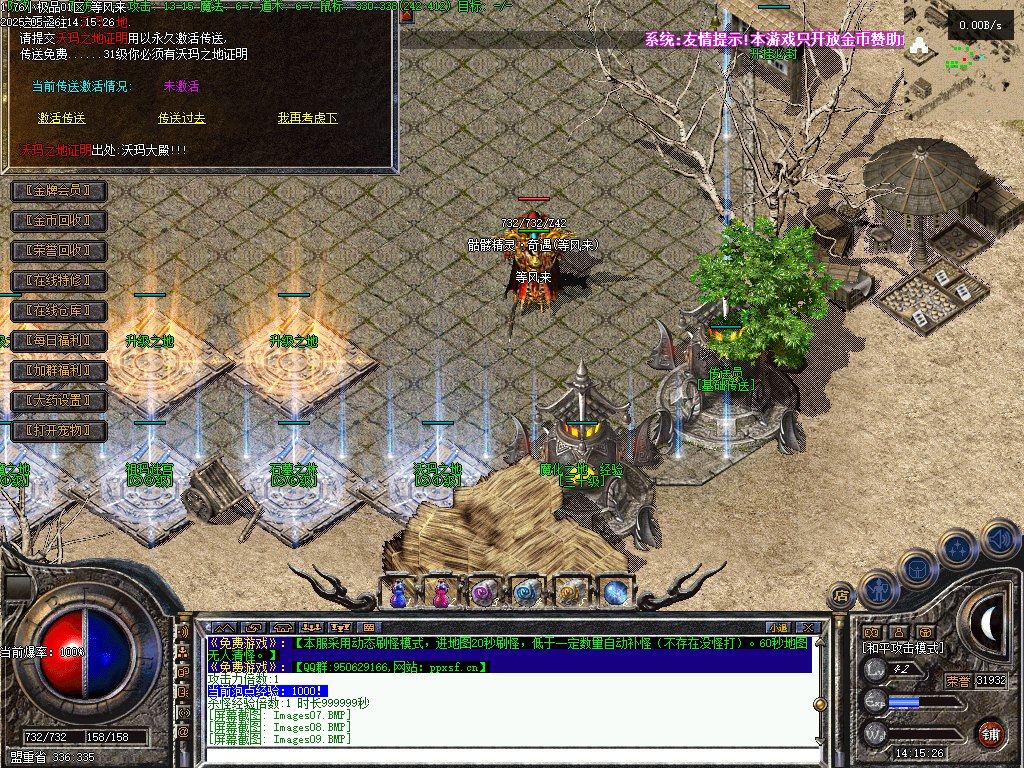Screen dimensions: 1024x768
Task: Use the purple swirl scroll in the hotbar
Action: pos(484,593)
